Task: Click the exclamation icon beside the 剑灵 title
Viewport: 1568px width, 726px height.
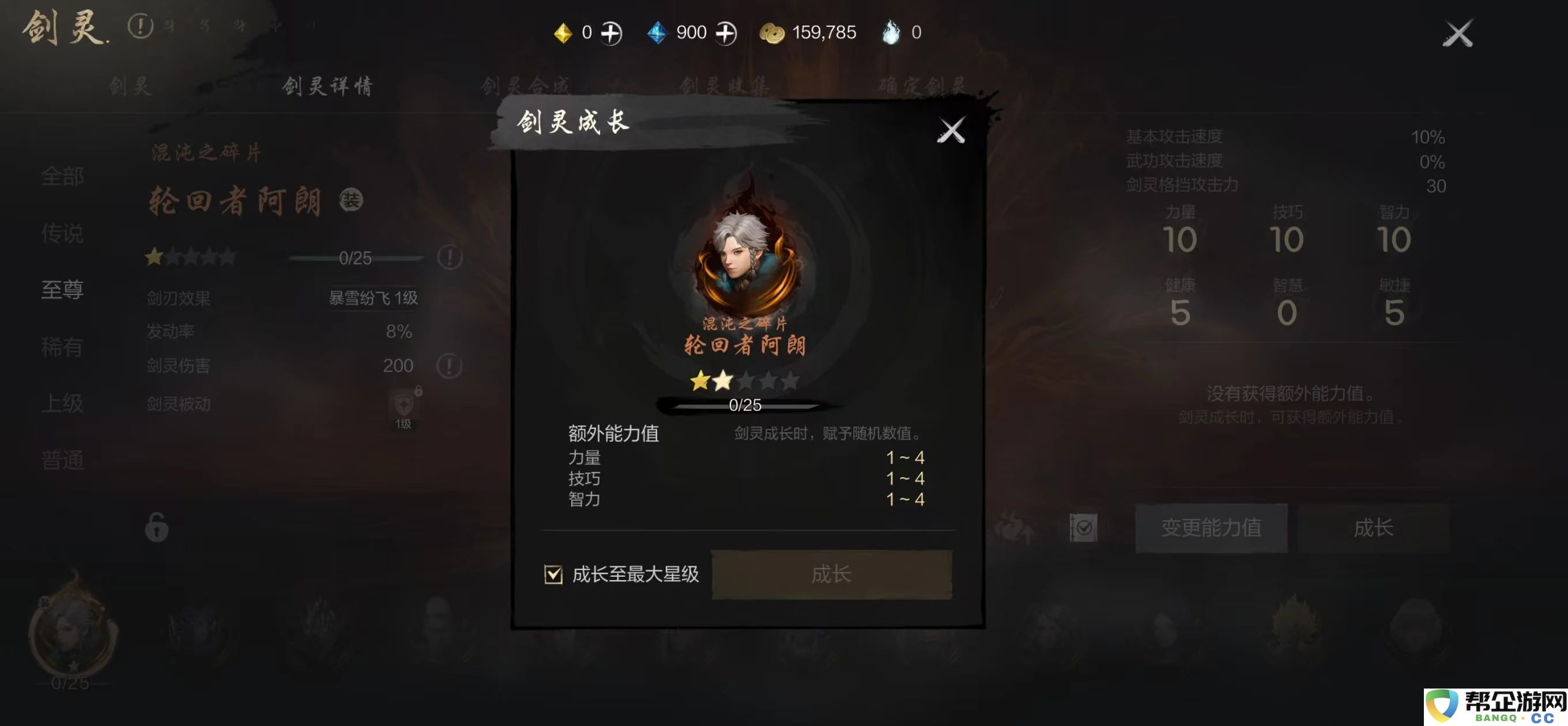Action: click(x=141, y=26)
